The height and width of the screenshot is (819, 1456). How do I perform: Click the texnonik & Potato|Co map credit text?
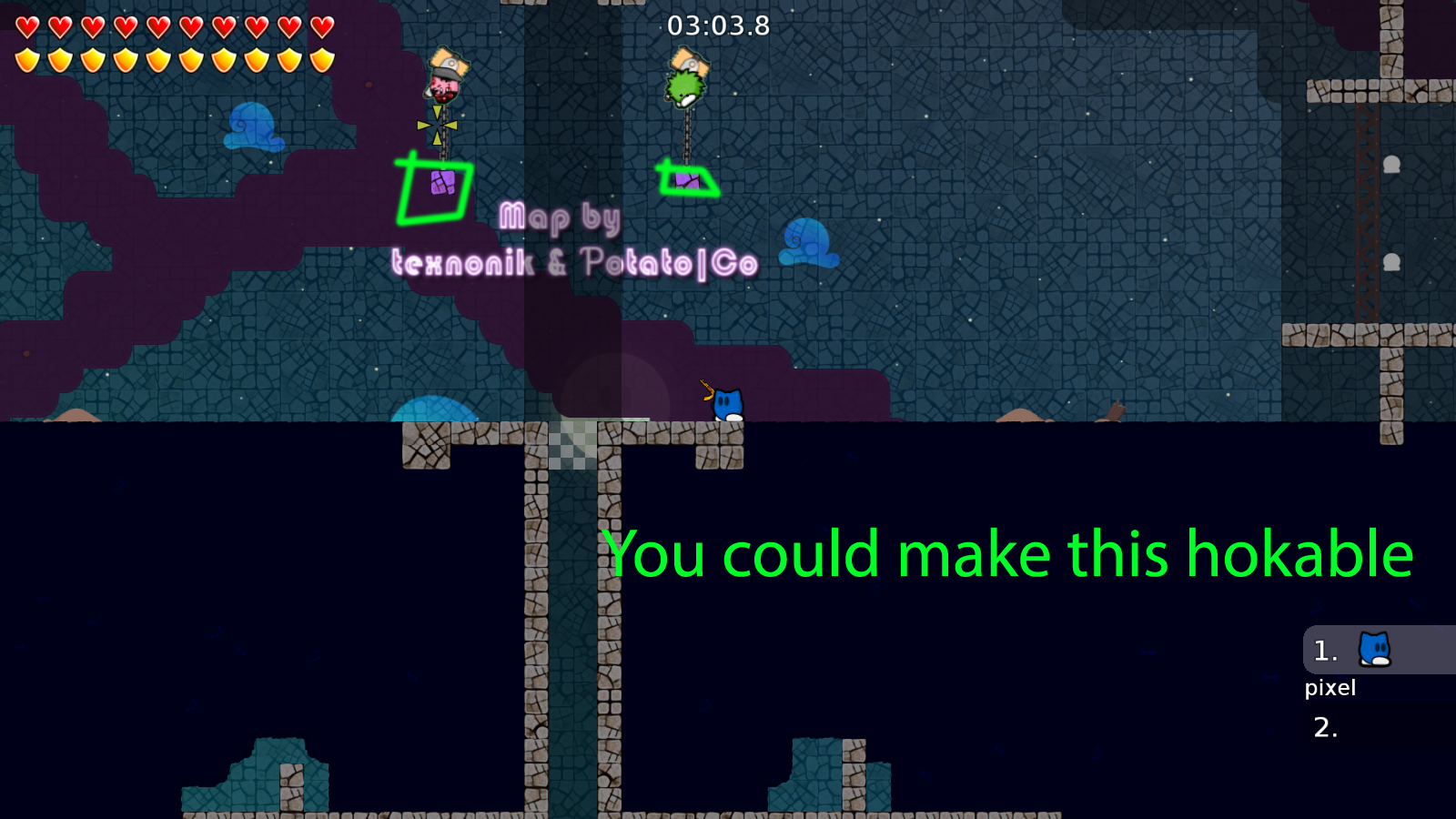point(576,262)
